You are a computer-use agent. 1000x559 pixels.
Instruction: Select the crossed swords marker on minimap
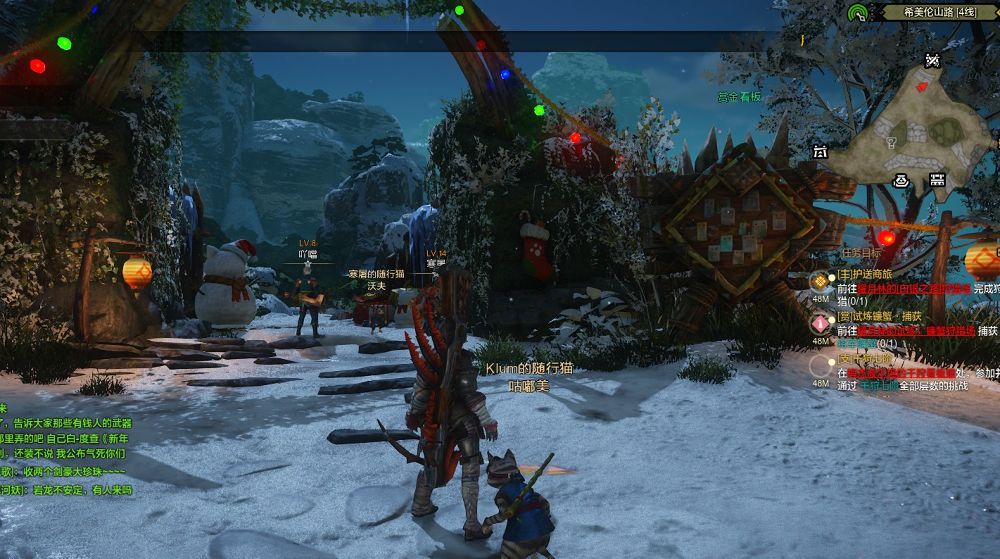coord(932,60)
